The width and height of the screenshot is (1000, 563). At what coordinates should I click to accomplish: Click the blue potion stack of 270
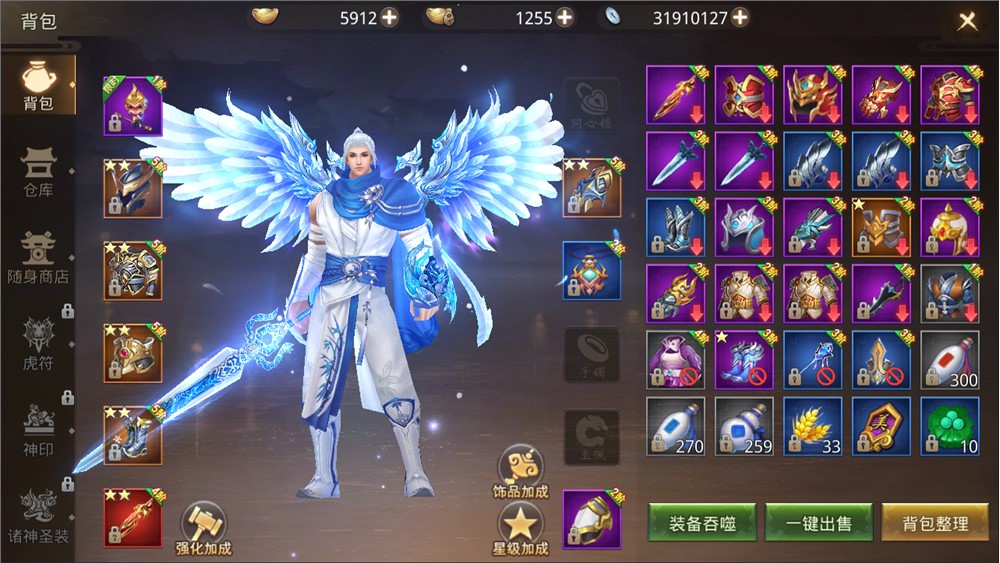pos(675,426)
